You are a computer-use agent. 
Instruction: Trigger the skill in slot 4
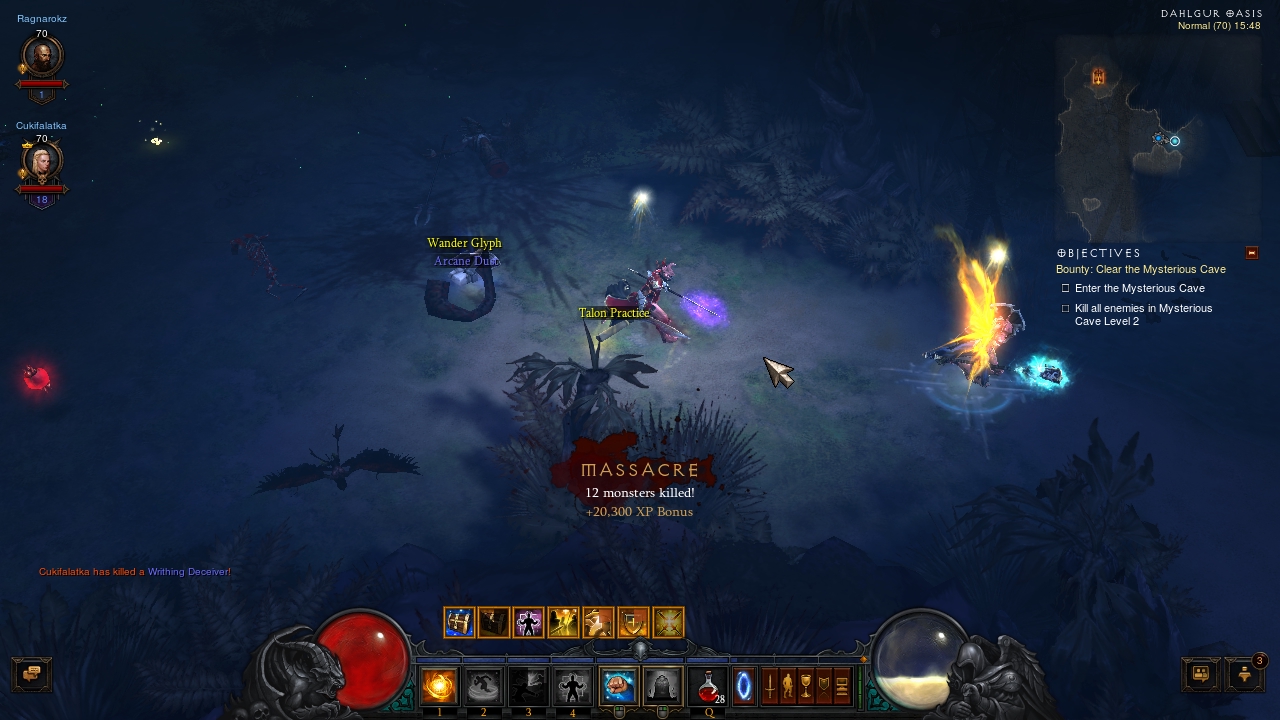tap(573, 686)
